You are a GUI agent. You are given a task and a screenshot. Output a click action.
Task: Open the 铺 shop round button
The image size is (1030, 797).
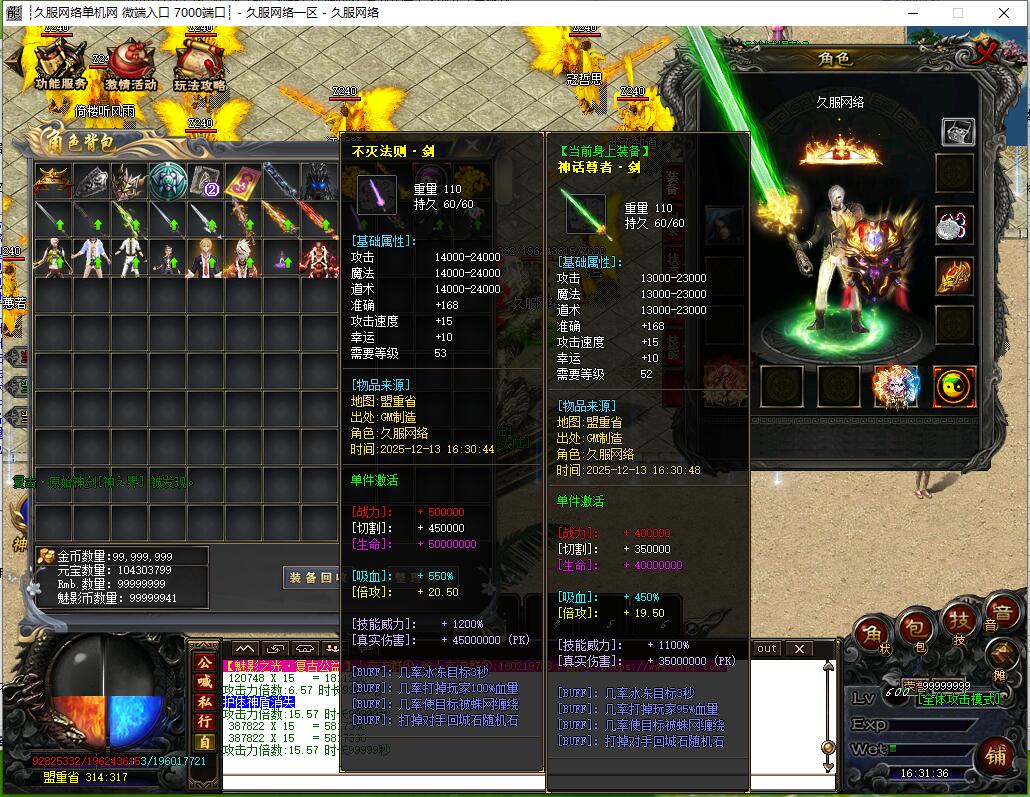[x=994, y=750]
